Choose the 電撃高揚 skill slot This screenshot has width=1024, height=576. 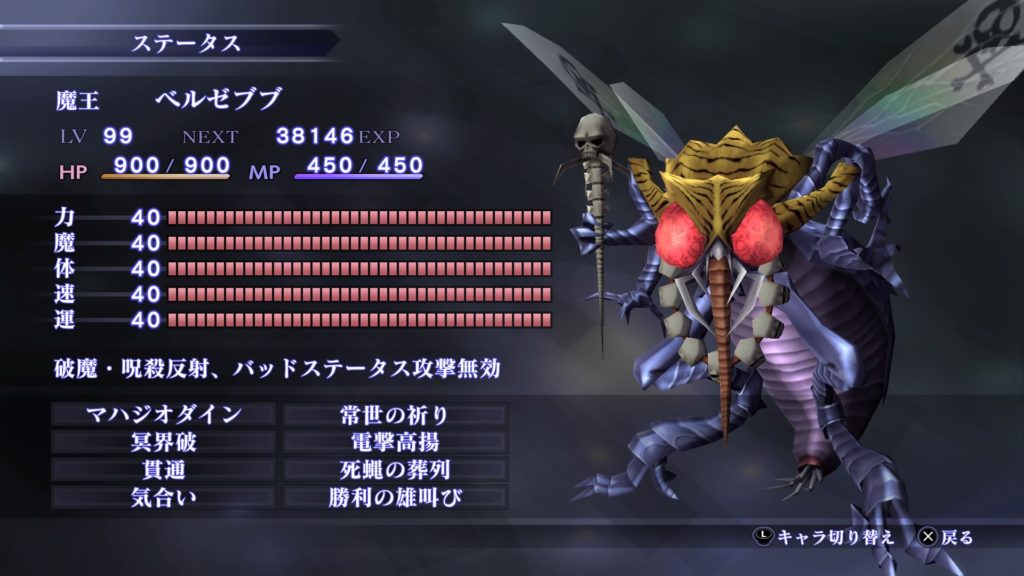pos(396,442)
